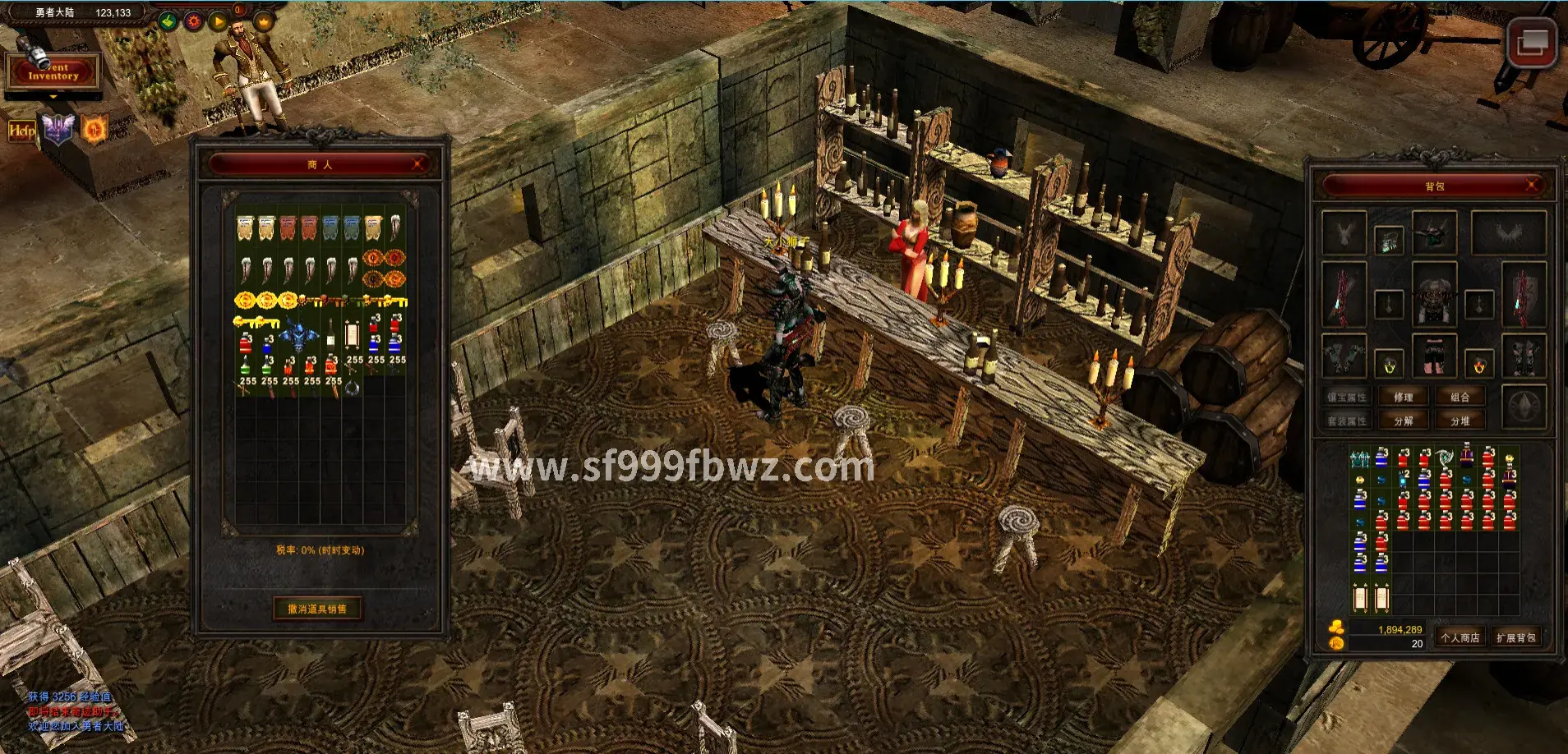Click the orange fiery eye shield icon
This screenshot has width=1568, height=754.
pyautogui.click(x=95, y=130)
